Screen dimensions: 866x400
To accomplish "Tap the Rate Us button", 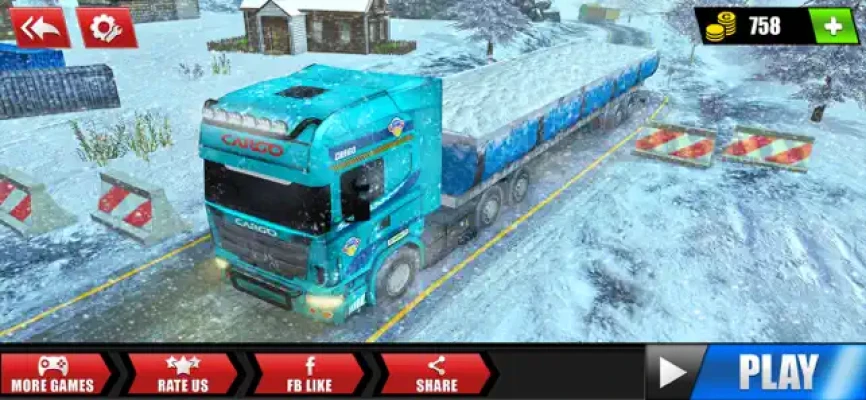I will pos(182,374).
